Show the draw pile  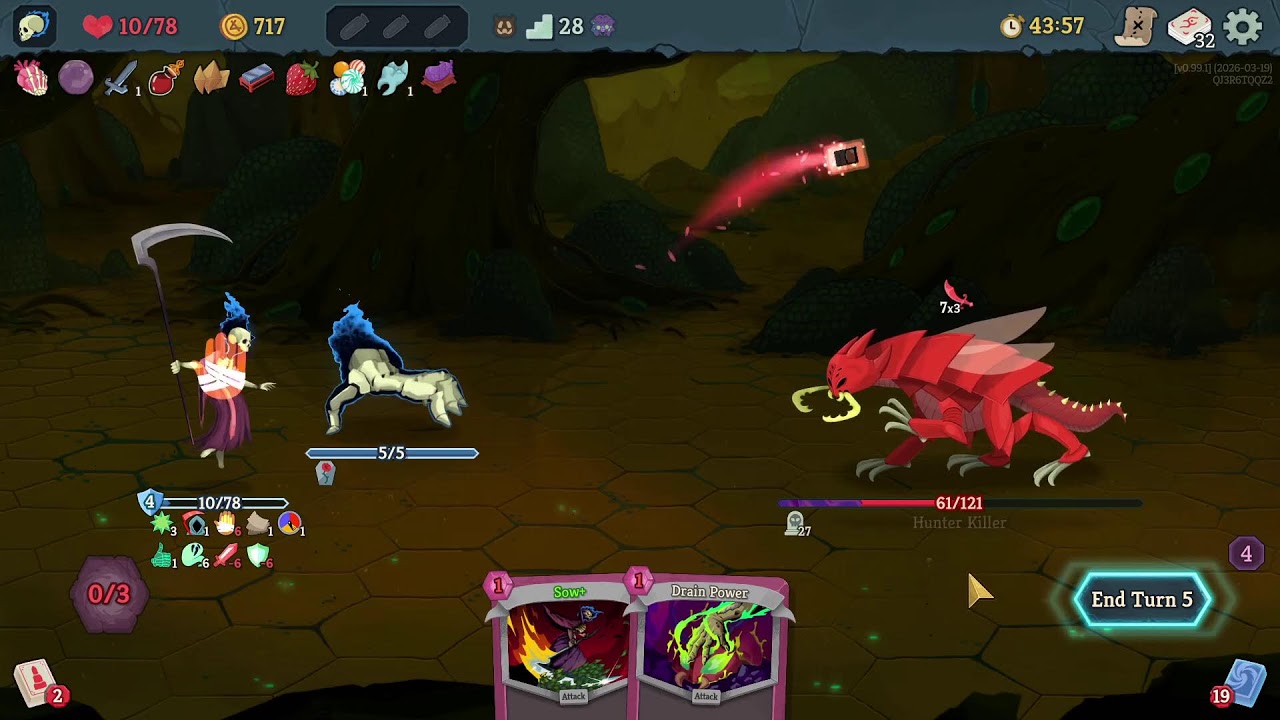tap(36, 683)
